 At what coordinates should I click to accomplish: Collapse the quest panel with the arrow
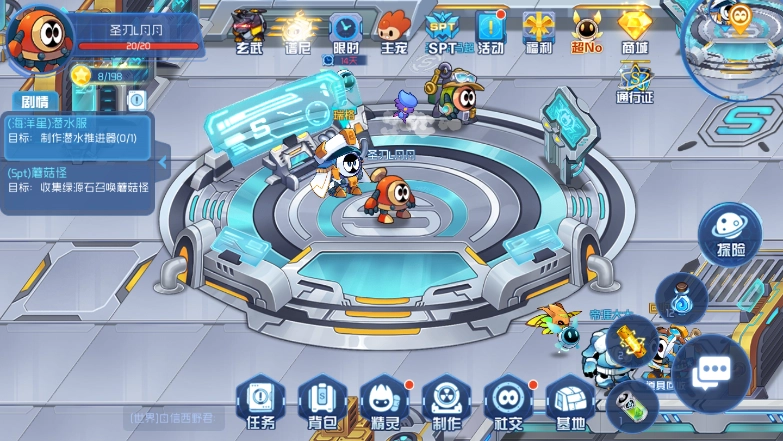pos(163,159)
